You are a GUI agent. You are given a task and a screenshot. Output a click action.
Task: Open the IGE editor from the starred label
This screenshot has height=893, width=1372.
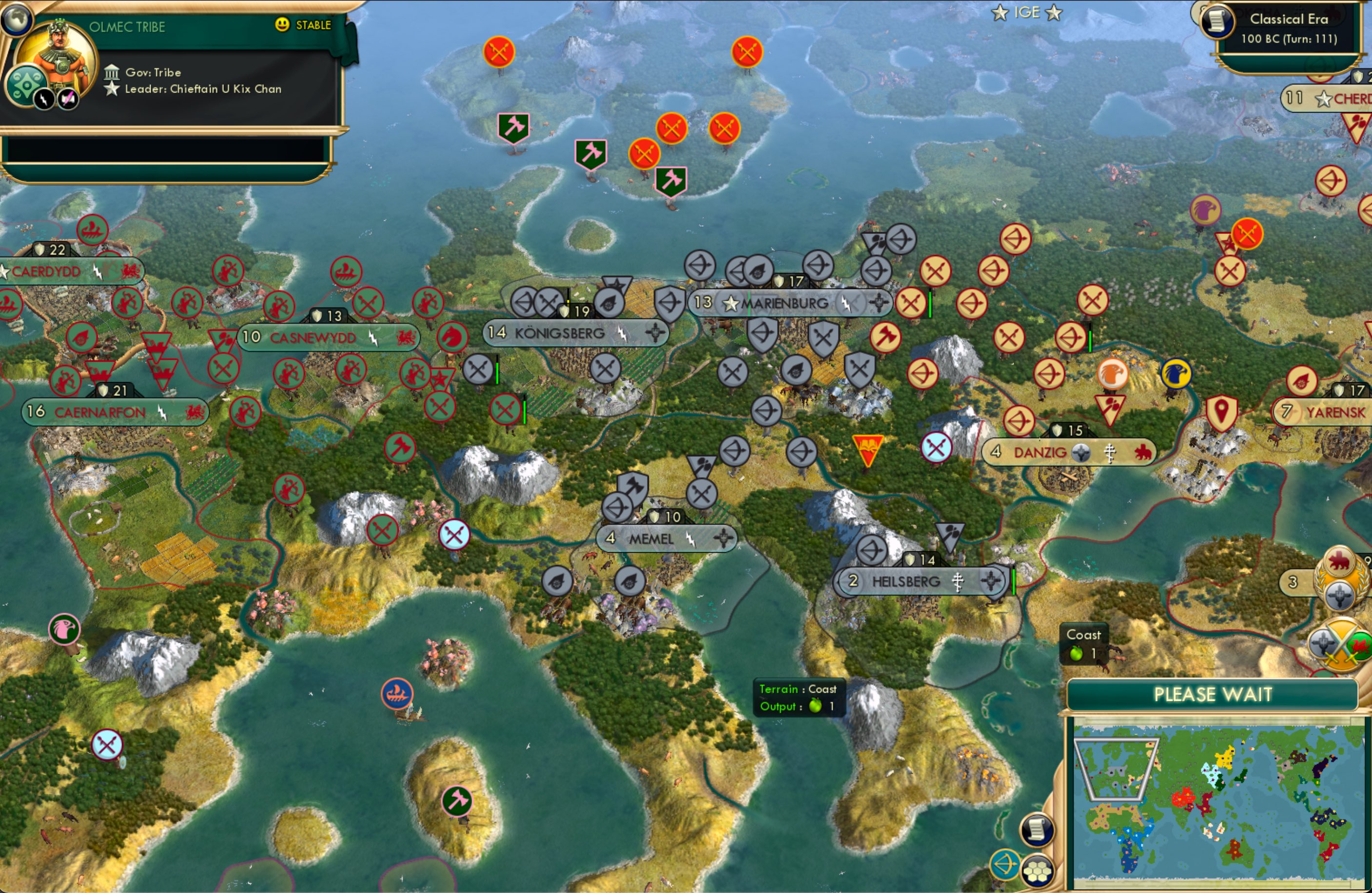[x=1027, y=12]
